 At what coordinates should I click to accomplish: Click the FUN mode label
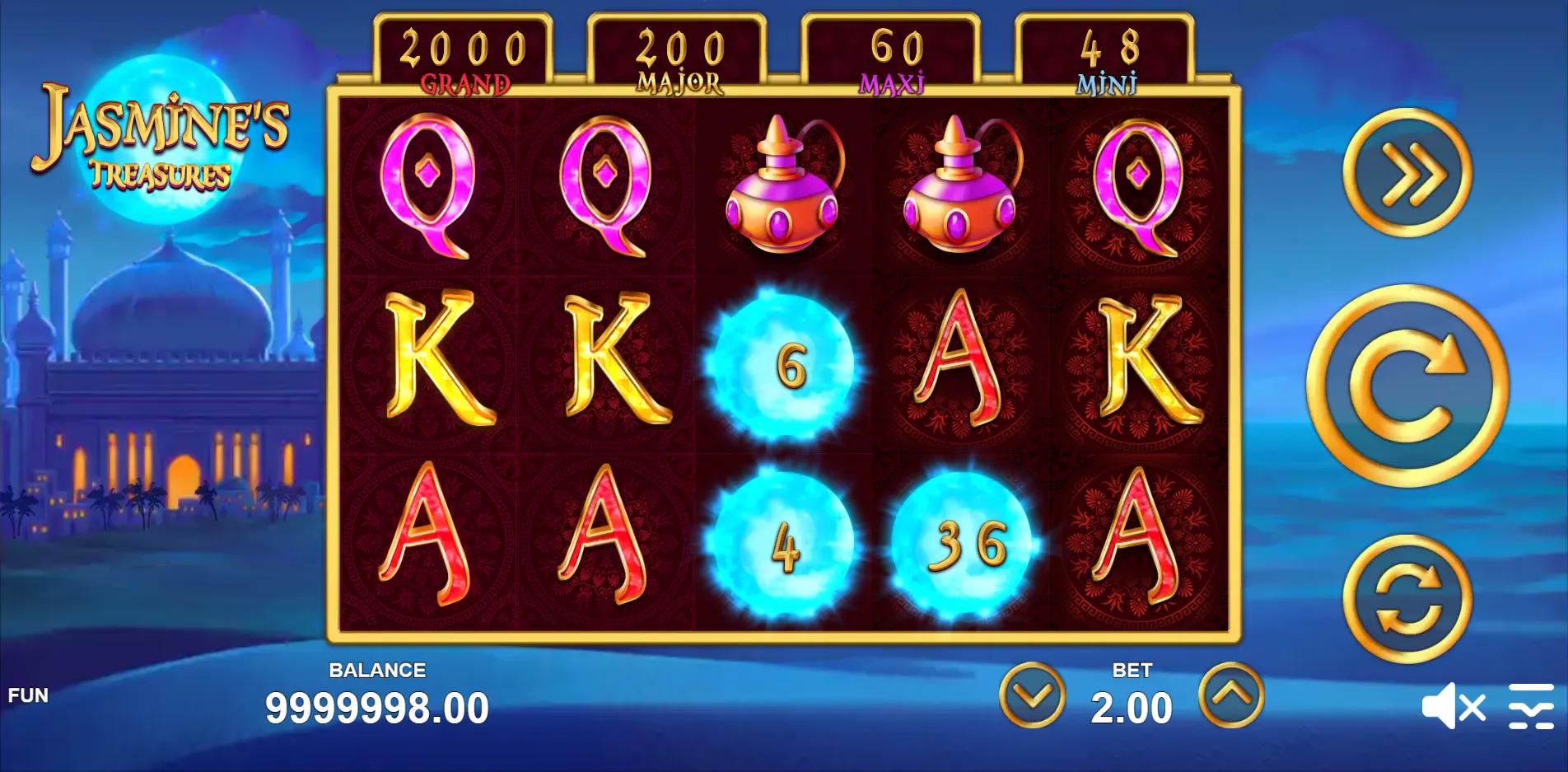27,696
